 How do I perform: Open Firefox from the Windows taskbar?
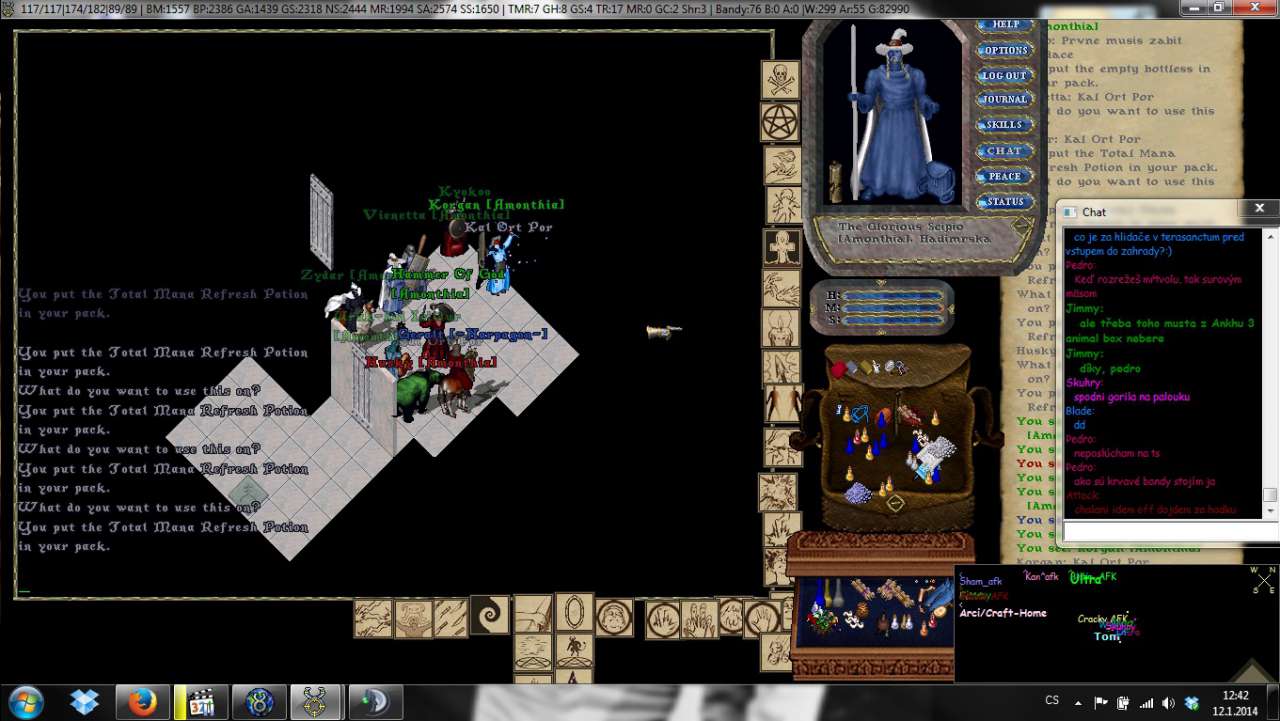[142, 702]
